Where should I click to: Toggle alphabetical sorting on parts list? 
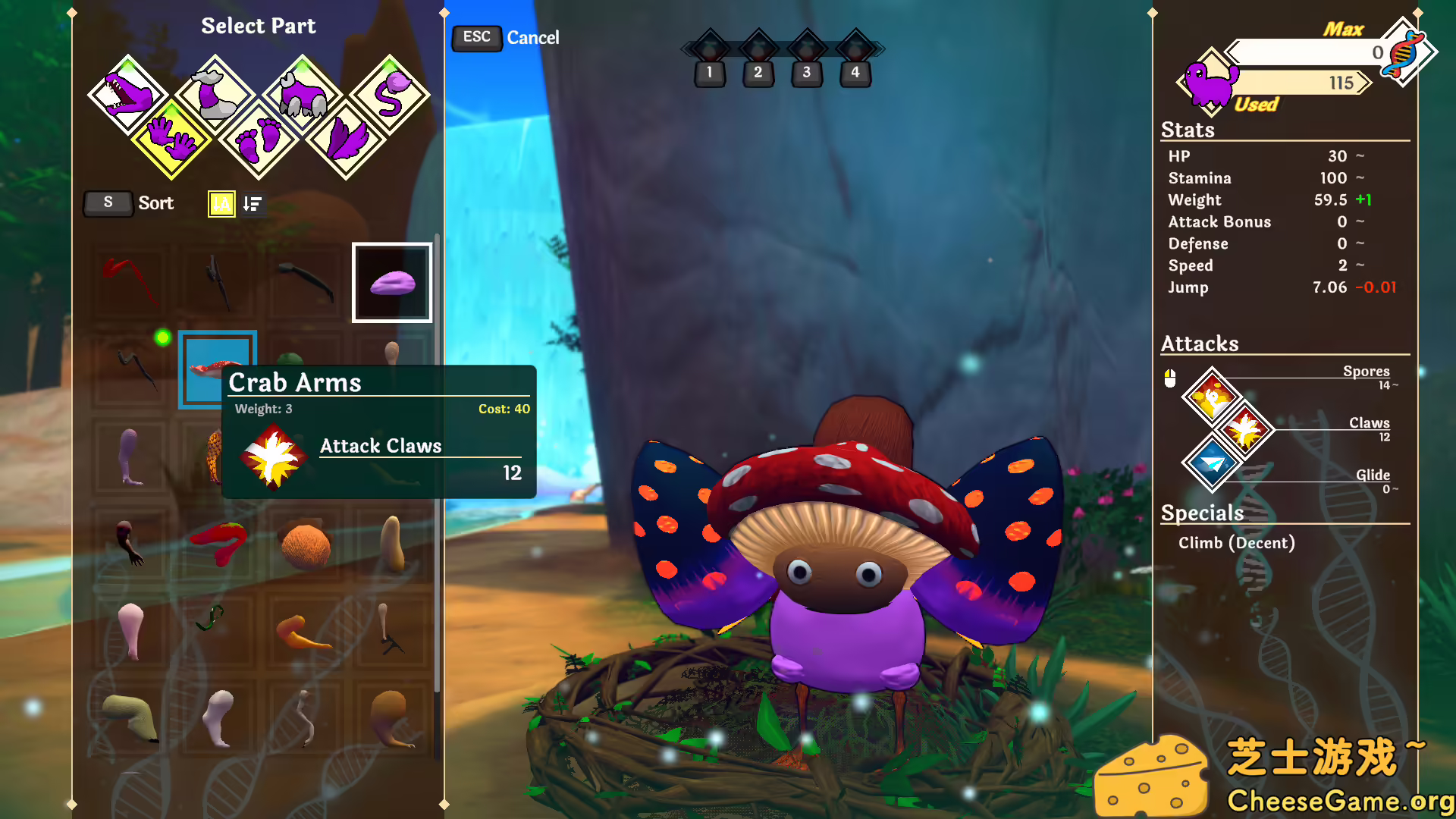220,203
